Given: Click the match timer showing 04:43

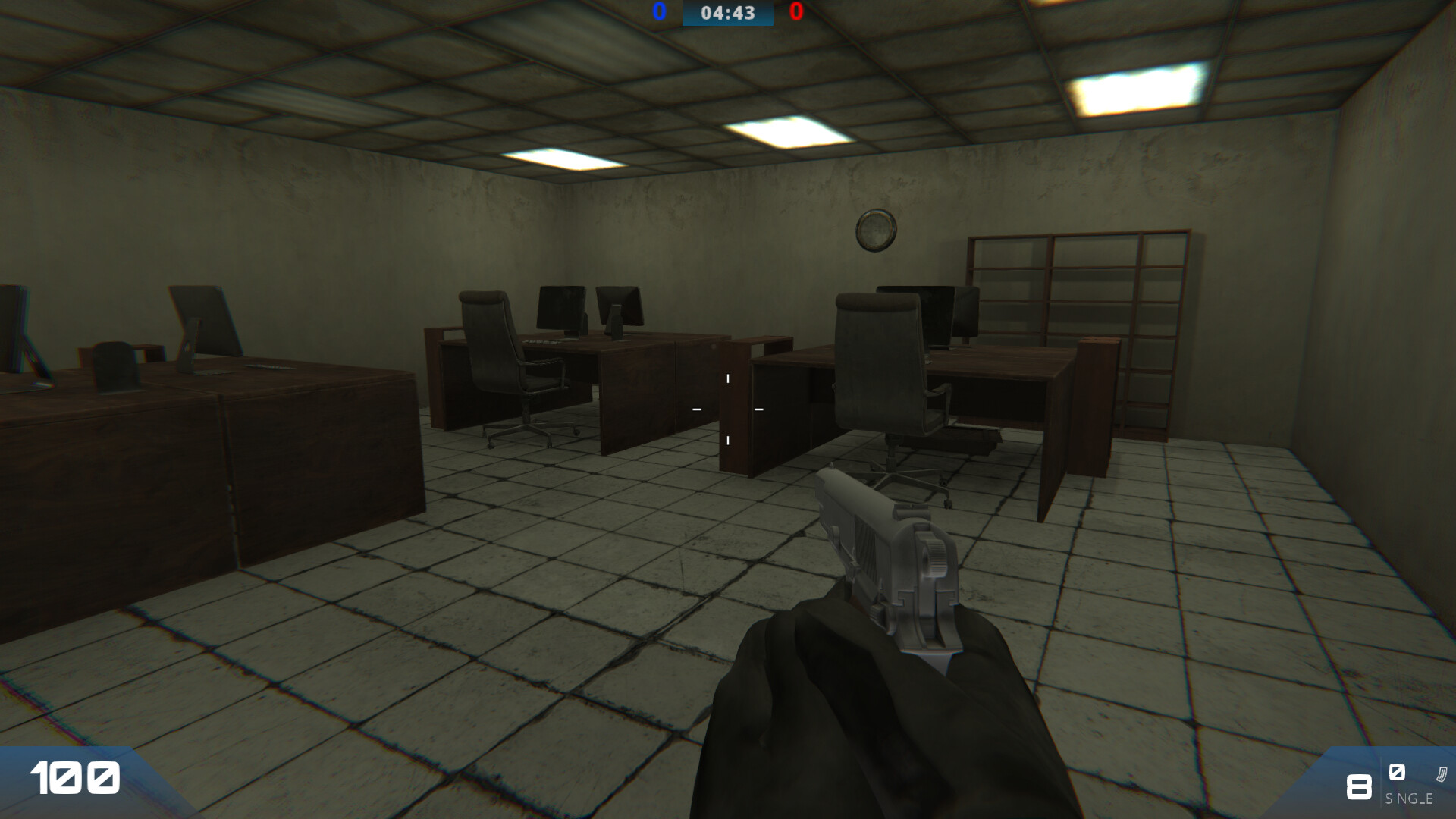Looking at the screenshot, I should point(727,12).
